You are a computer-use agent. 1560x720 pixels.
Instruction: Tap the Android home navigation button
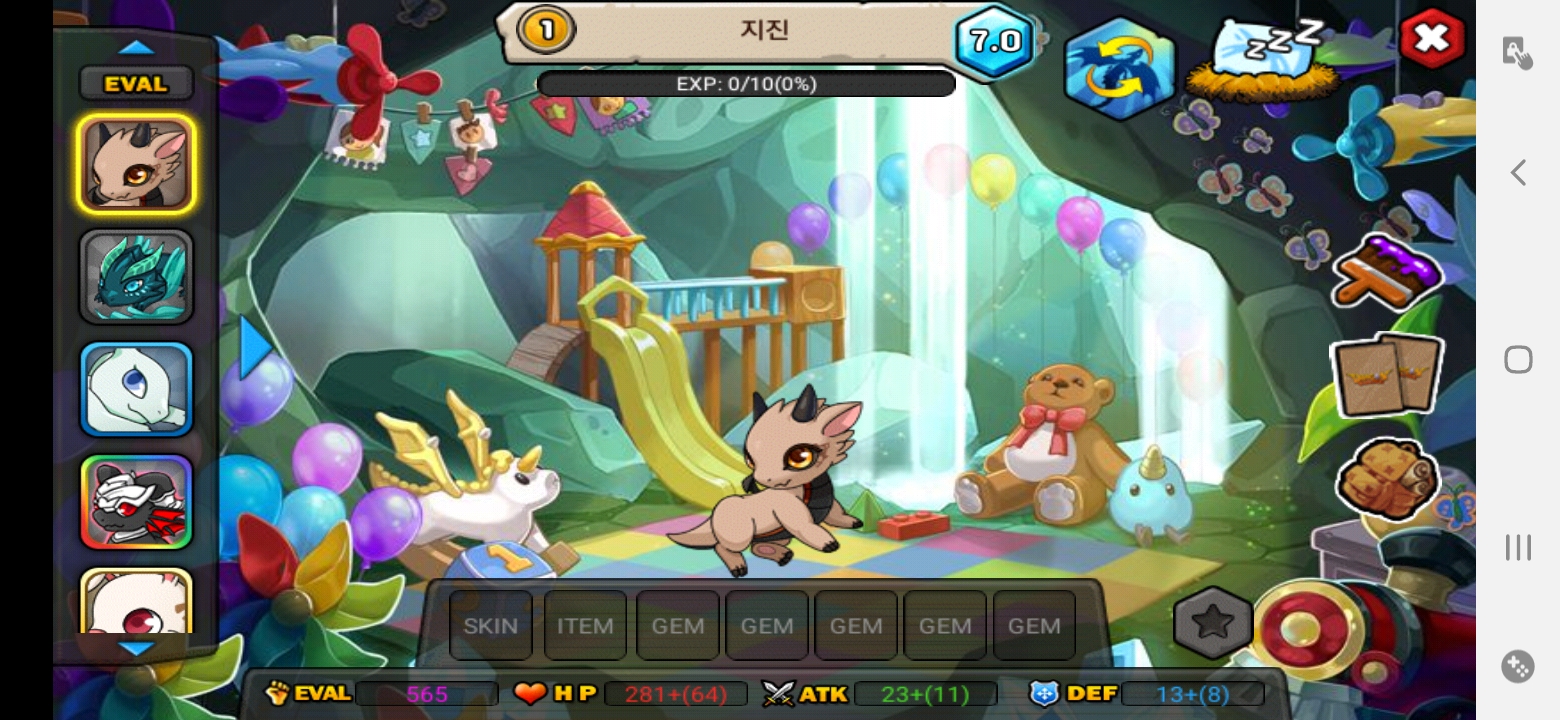pos(1518,359)
